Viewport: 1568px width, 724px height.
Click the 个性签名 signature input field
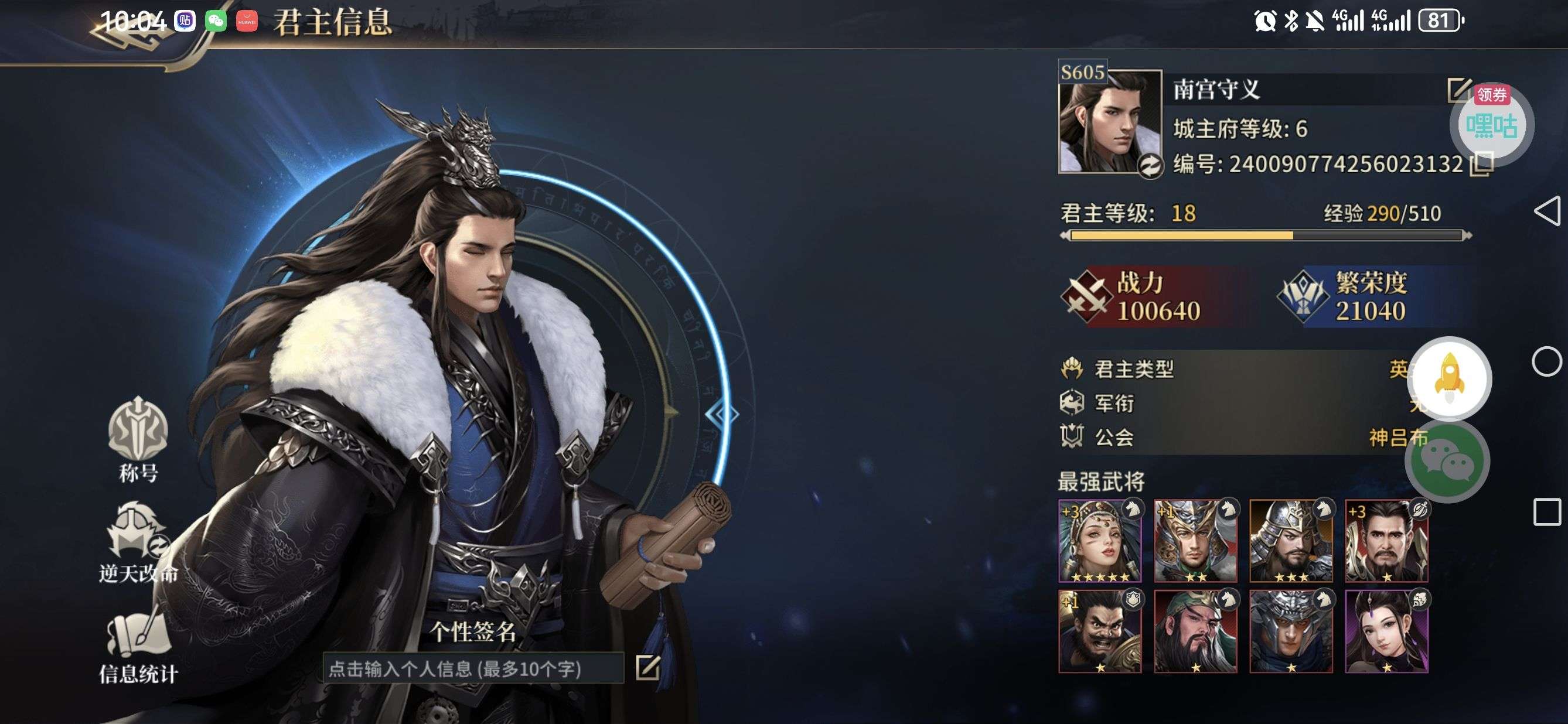(473, 668)
